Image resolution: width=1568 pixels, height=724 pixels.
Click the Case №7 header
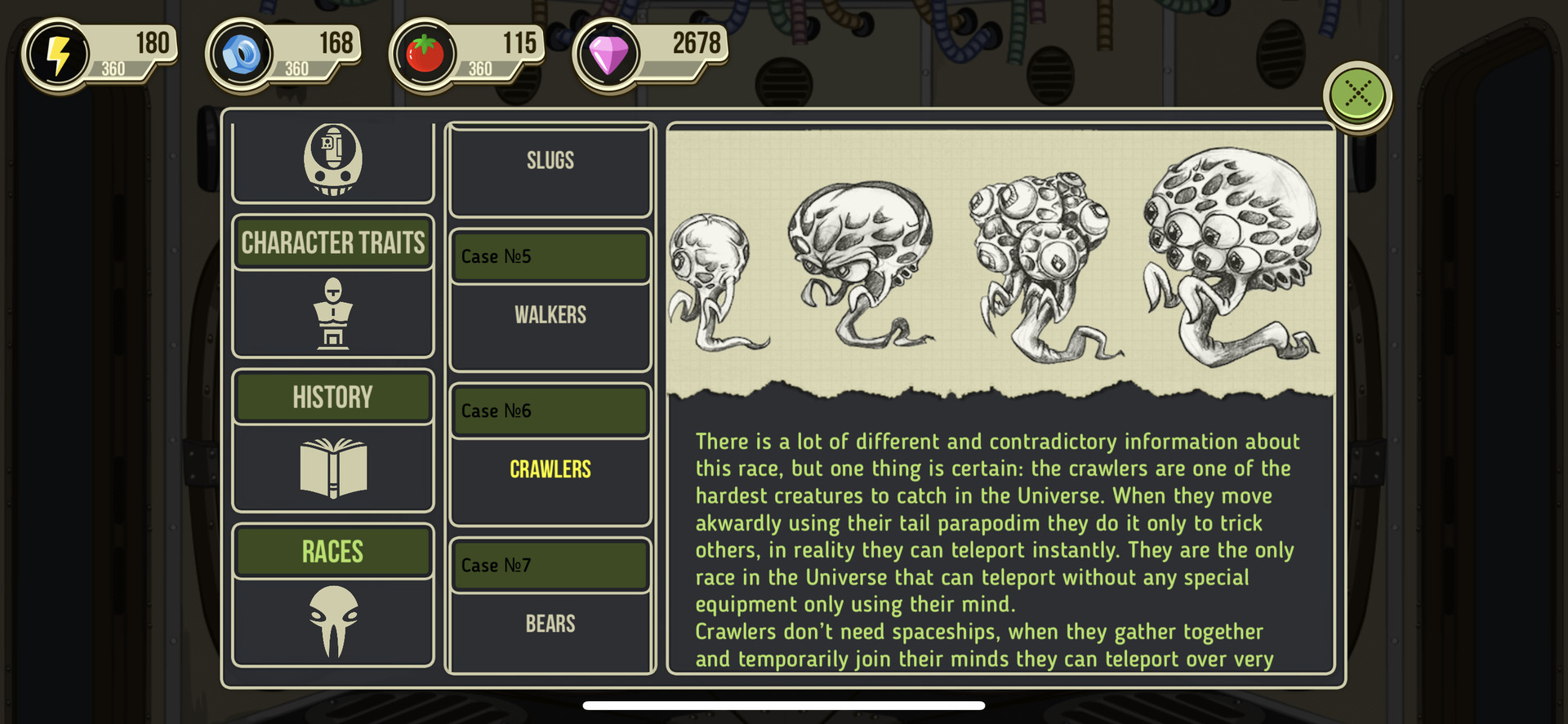(550, 565)
